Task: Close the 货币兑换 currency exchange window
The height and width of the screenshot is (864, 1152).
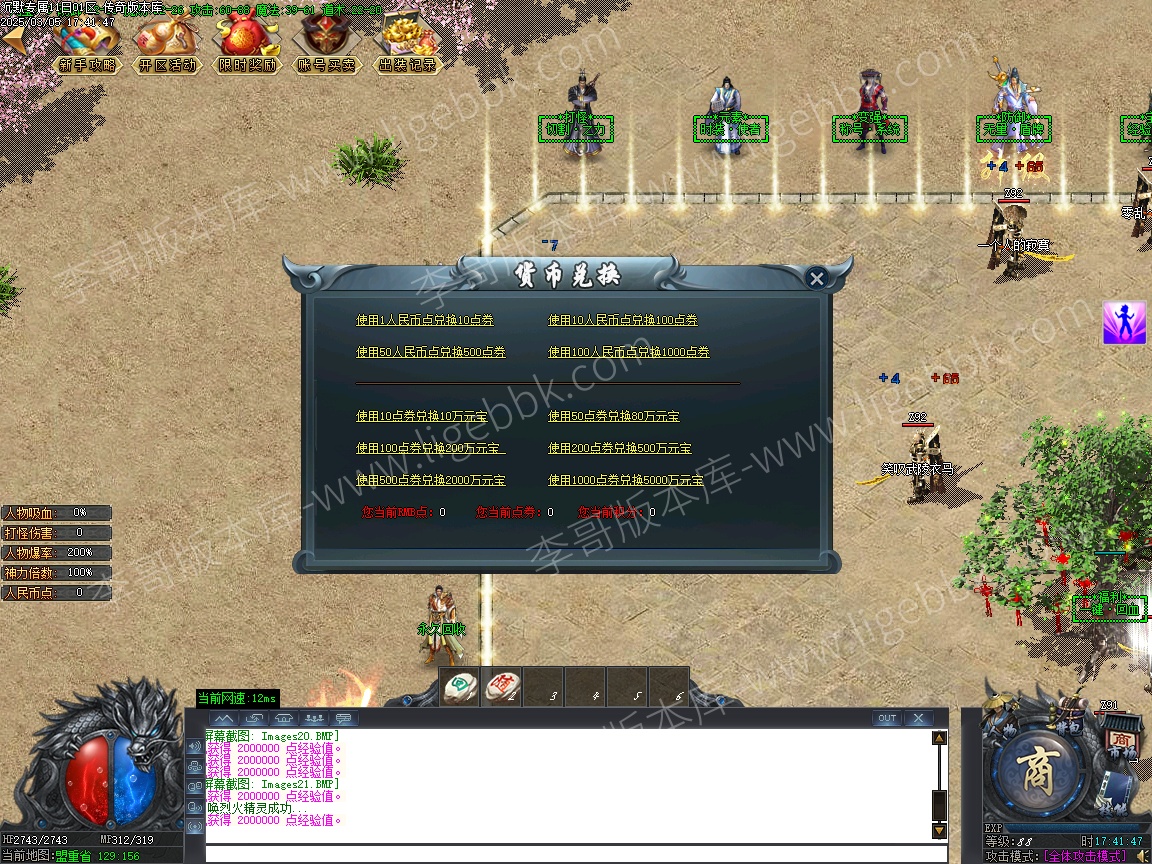Action: pyautogui.click(x=817, y=279)
